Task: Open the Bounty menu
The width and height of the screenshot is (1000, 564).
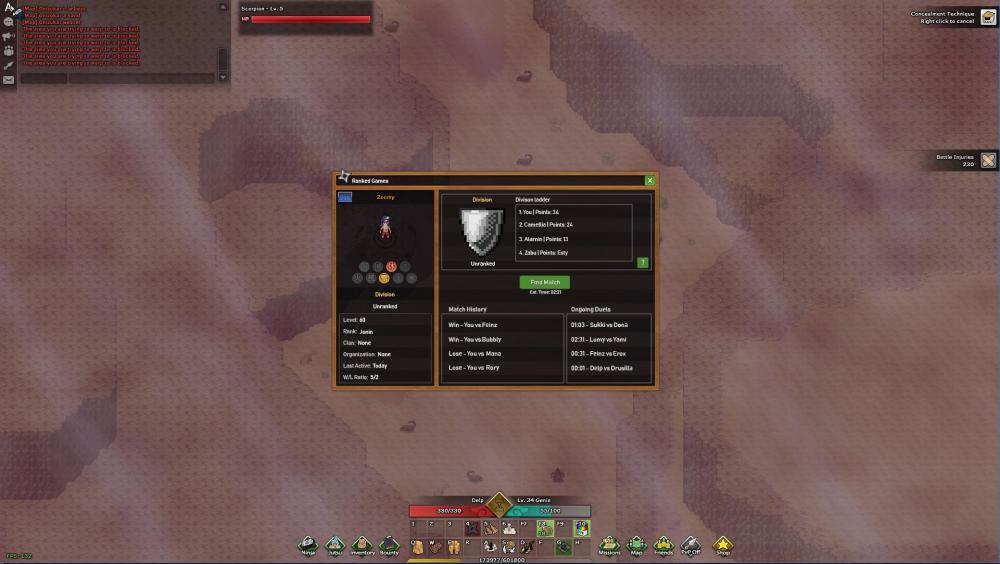Action: [x=389, y=545]
